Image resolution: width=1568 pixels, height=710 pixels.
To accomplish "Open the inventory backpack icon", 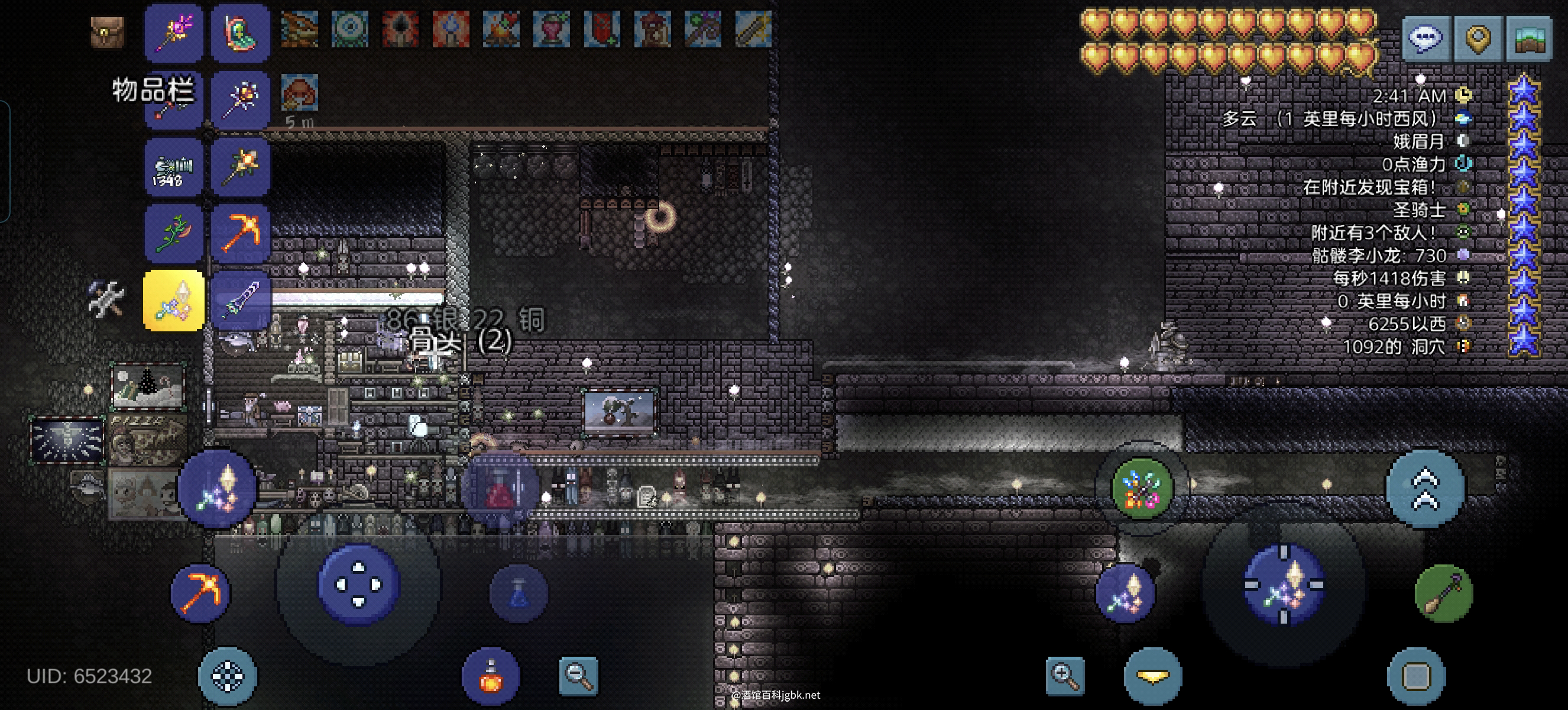I will click(108, 32).
